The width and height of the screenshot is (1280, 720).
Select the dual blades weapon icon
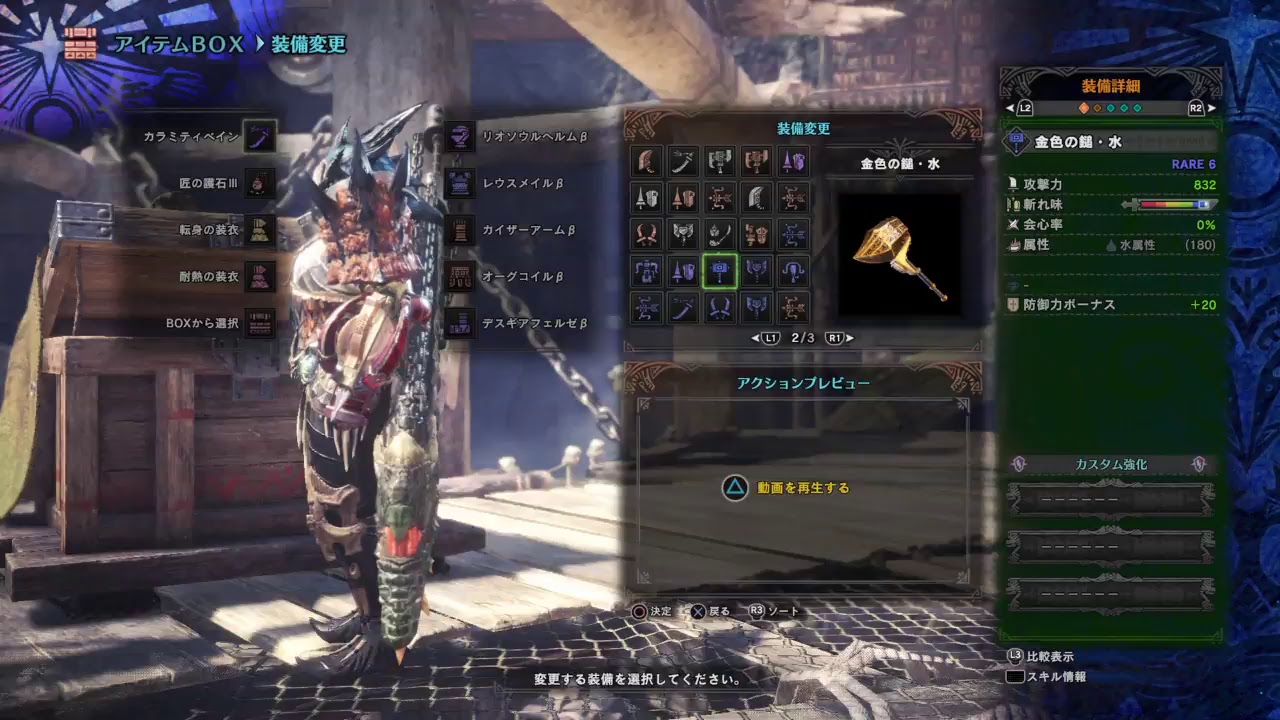[x=647, y=233]
